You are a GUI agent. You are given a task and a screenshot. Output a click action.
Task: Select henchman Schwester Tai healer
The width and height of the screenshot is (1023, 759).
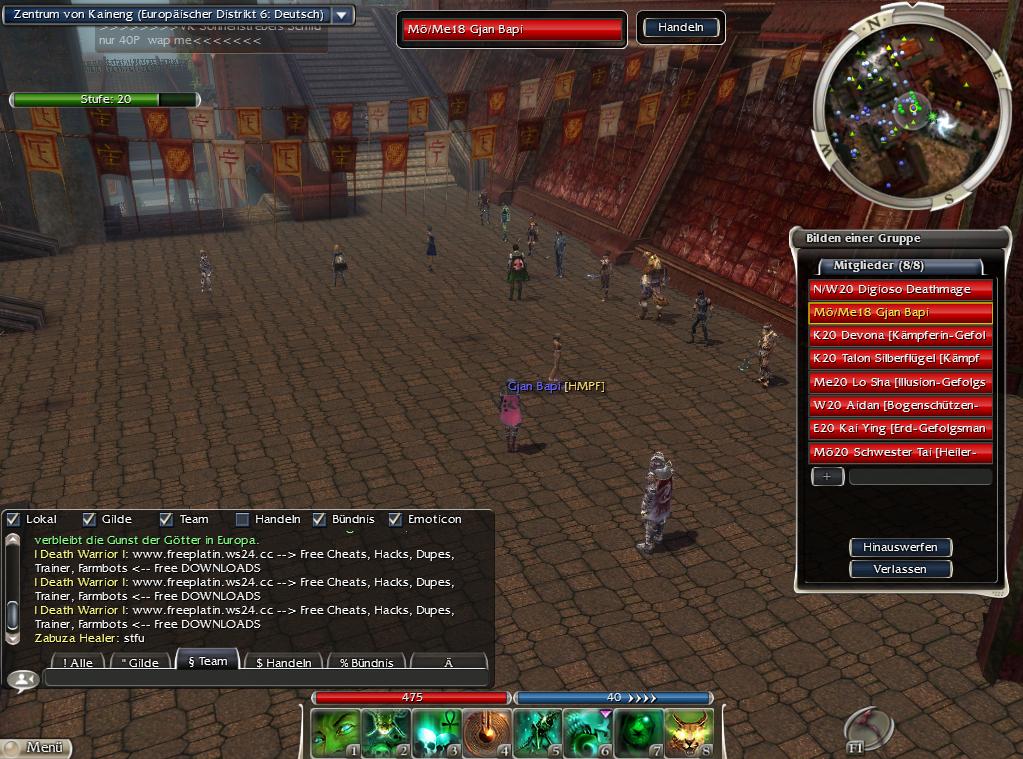click(x=900, y=452)
